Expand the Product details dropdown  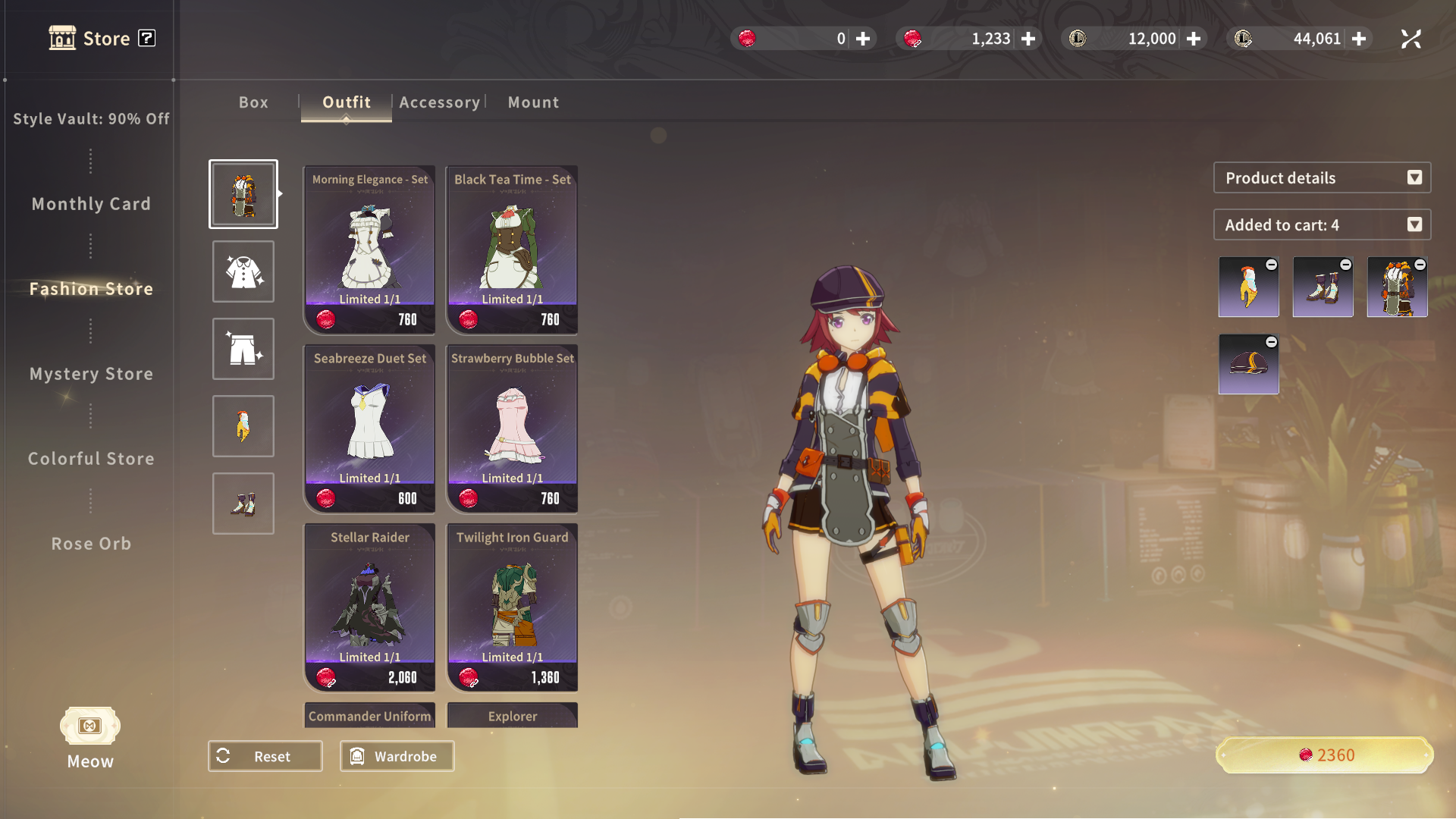point(1322,177)
